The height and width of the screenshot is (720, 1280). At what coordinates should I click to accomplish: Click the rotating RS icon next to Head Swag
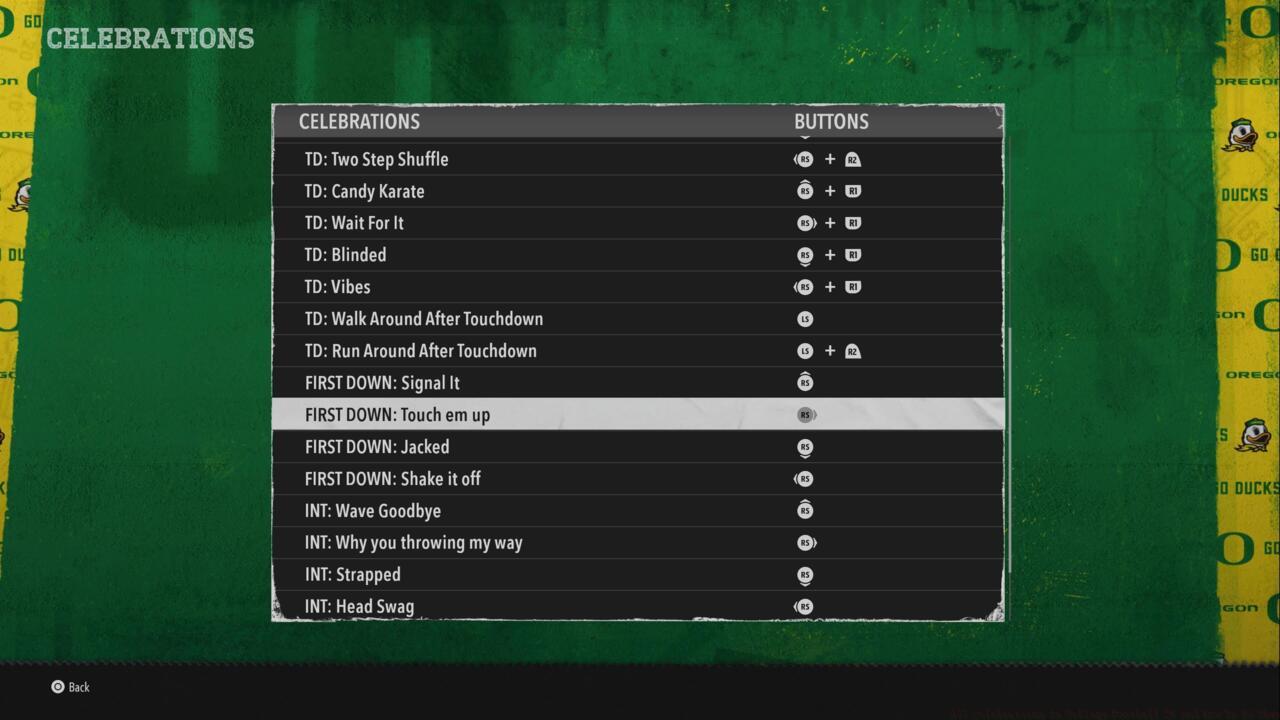805,607
